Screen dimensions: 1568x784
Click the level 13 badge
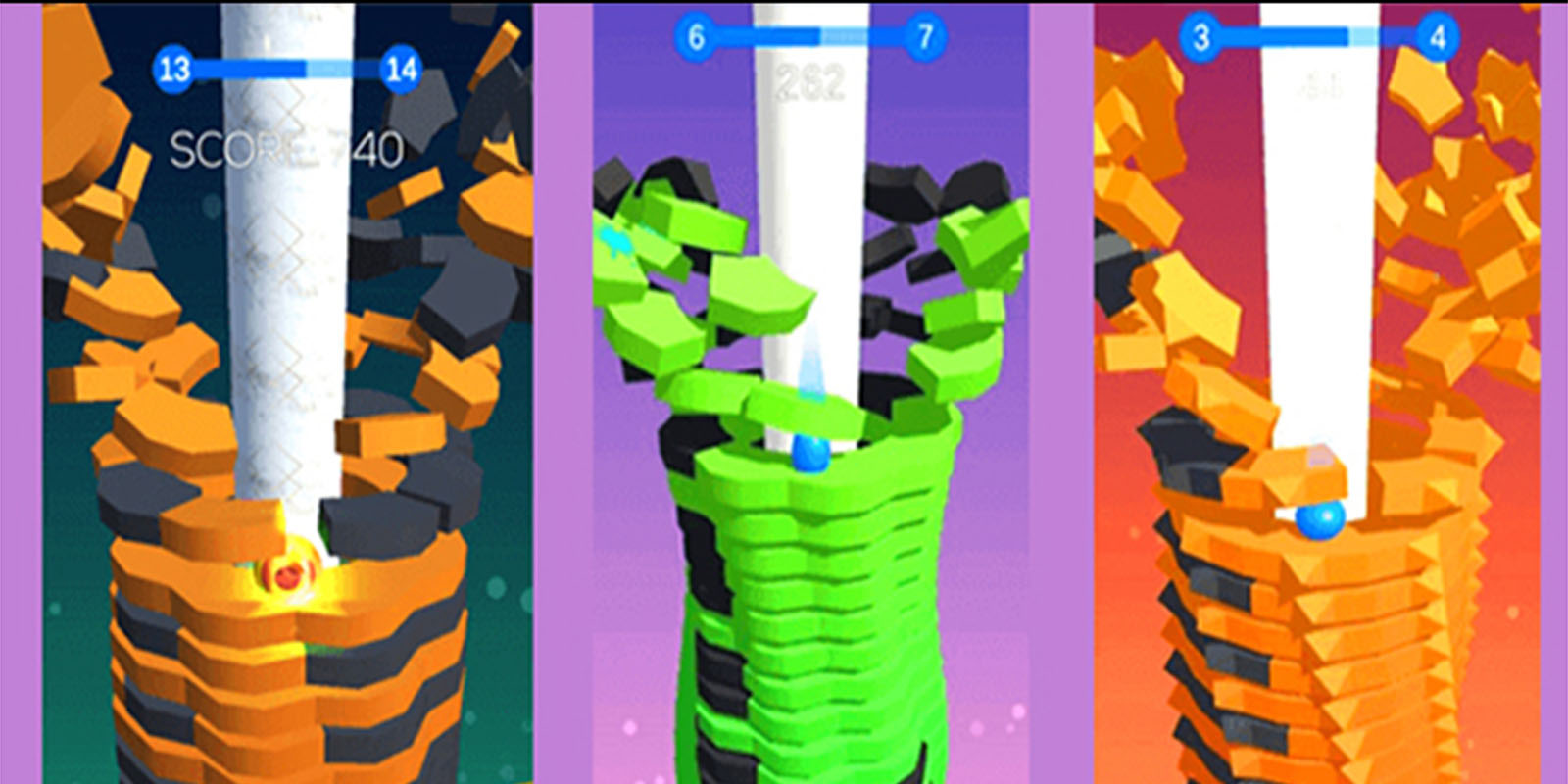pos(176,71)
